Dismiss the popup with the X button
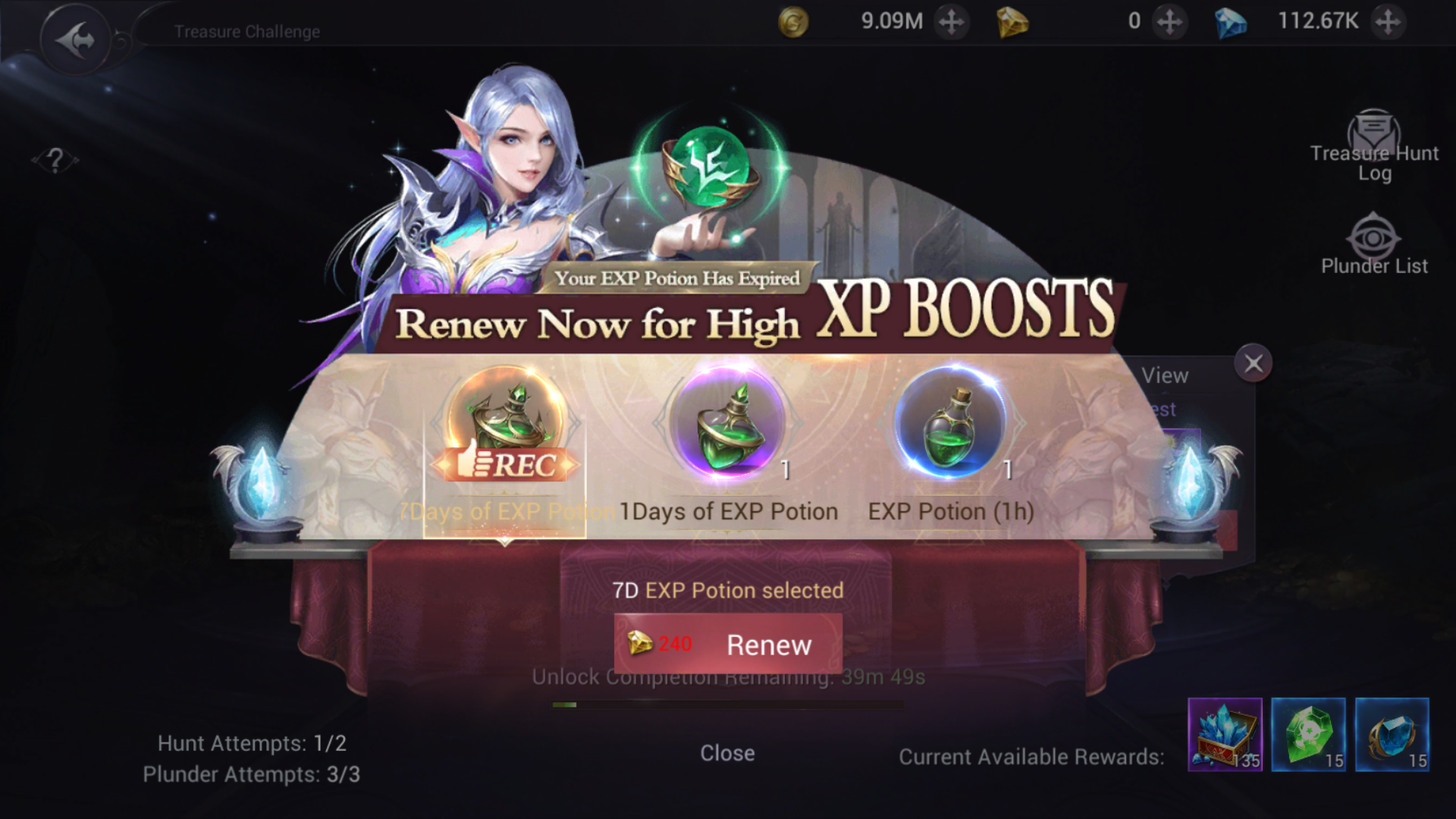Viewport: 1456px width, 819px height. 1253,362
